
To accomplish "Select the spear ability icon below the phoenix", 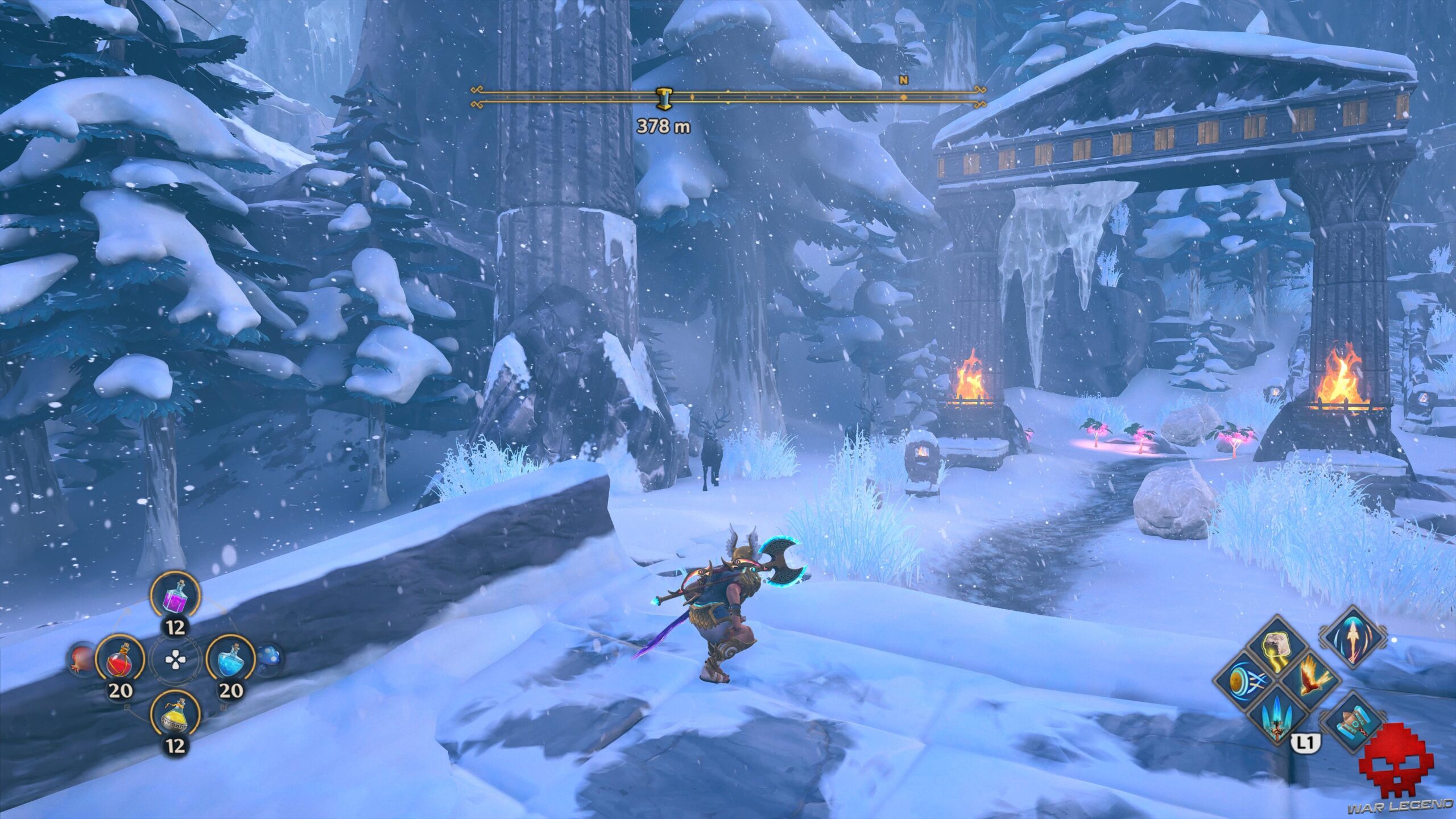I will [x=1277, y=717].
